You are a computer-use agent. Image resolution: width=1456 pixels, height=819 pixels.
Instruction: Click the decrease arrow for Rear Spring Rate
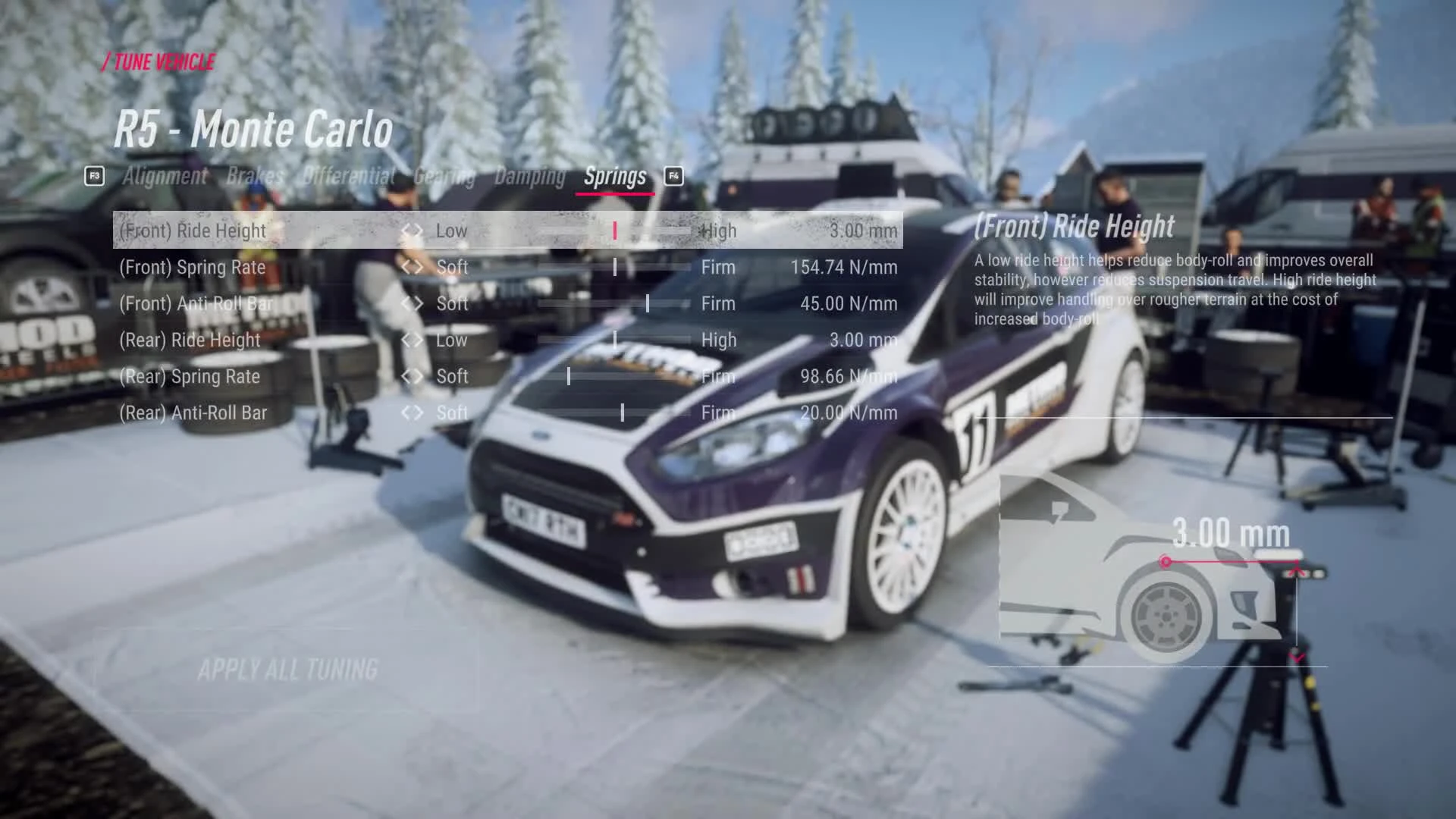407,376
